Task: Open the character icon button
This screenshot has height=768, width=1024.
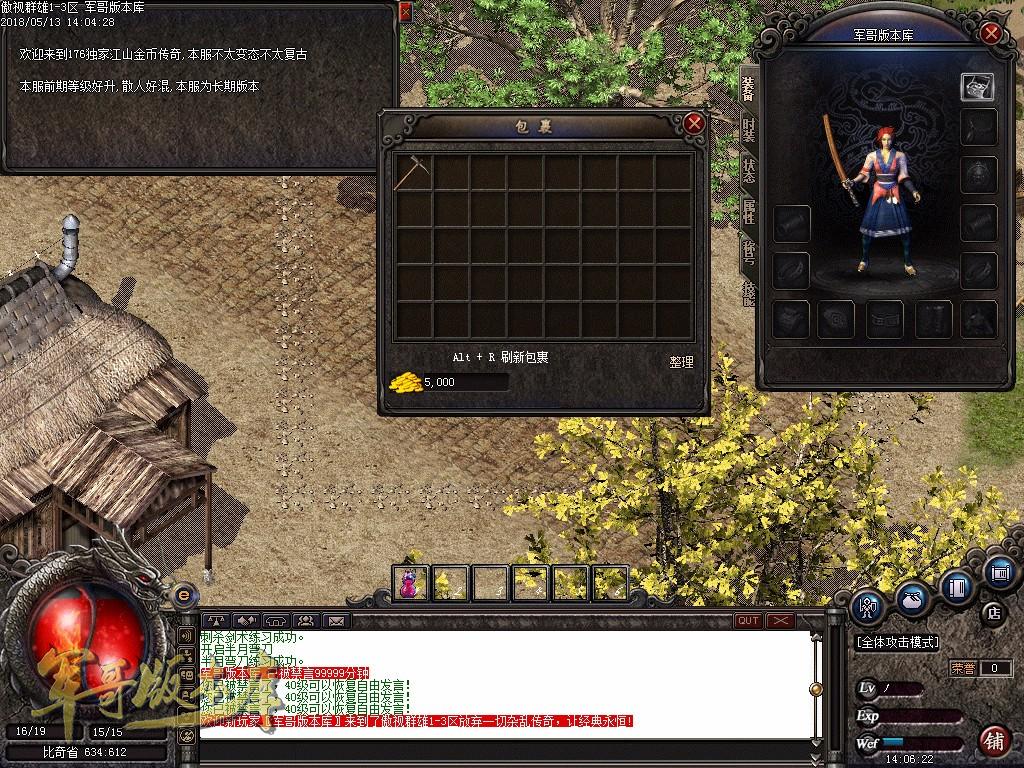Action: [866, 606]
